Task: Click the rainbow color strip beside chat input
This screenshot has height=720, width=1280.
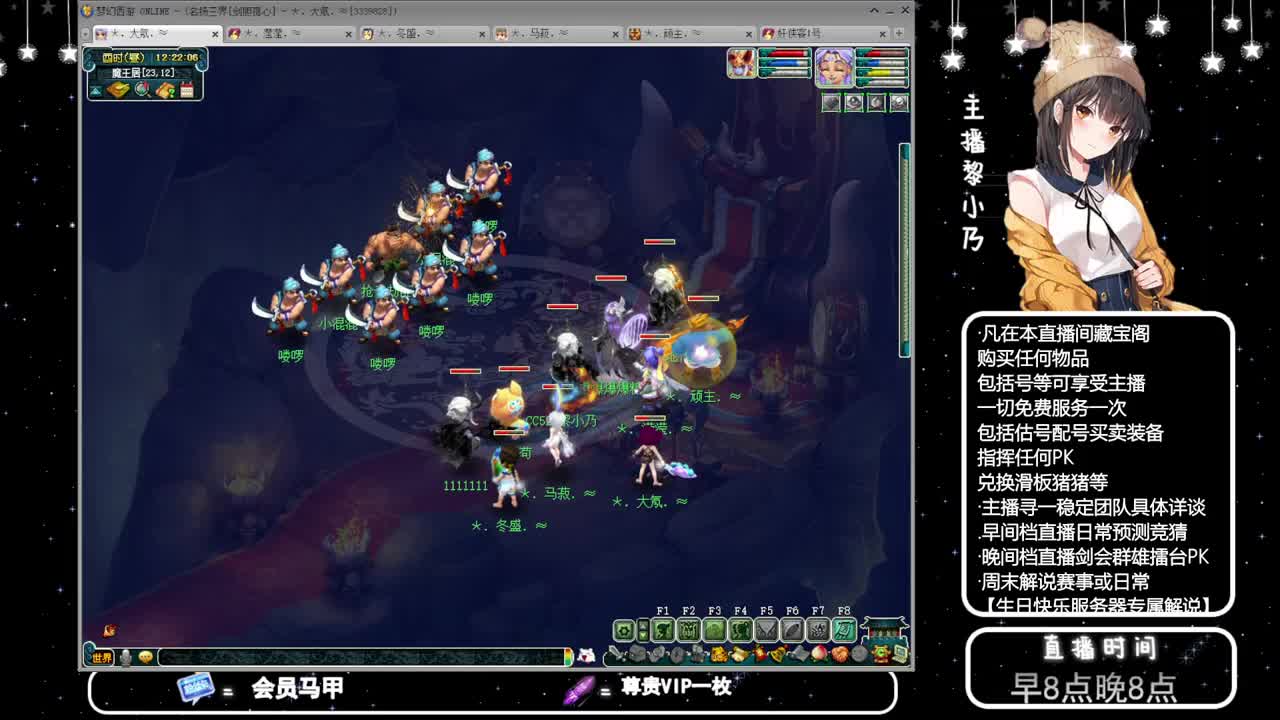Action: tap(569, 657)
